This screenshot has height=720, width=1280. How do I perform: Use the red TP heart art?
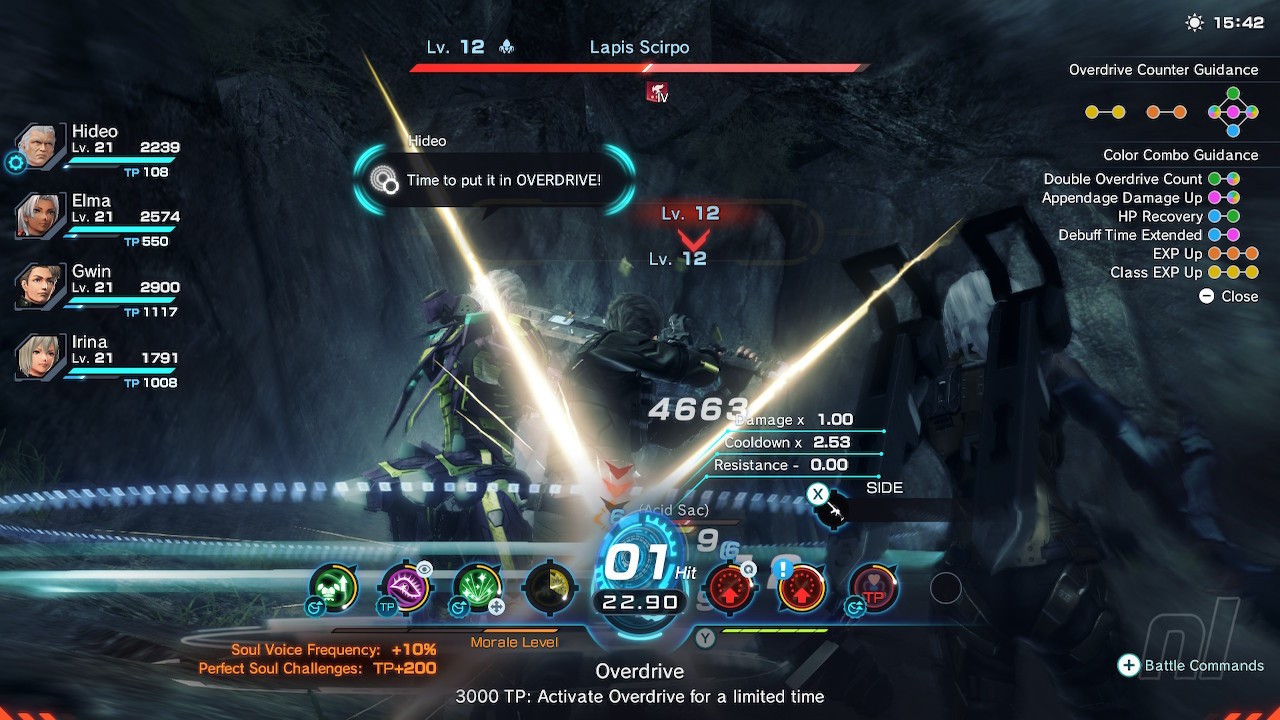point(873,589)
